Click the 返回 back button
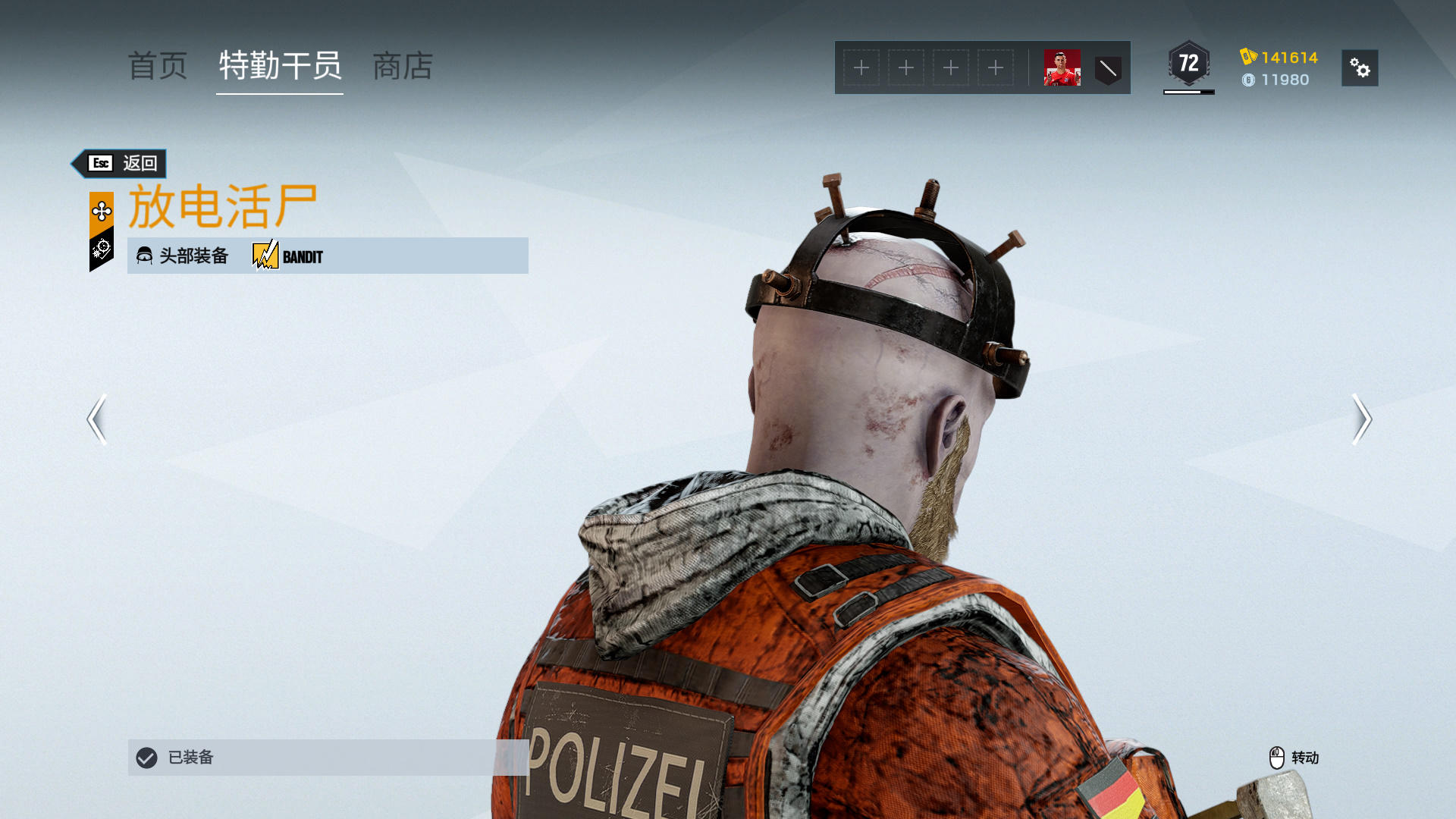 [x=121, y=163]
